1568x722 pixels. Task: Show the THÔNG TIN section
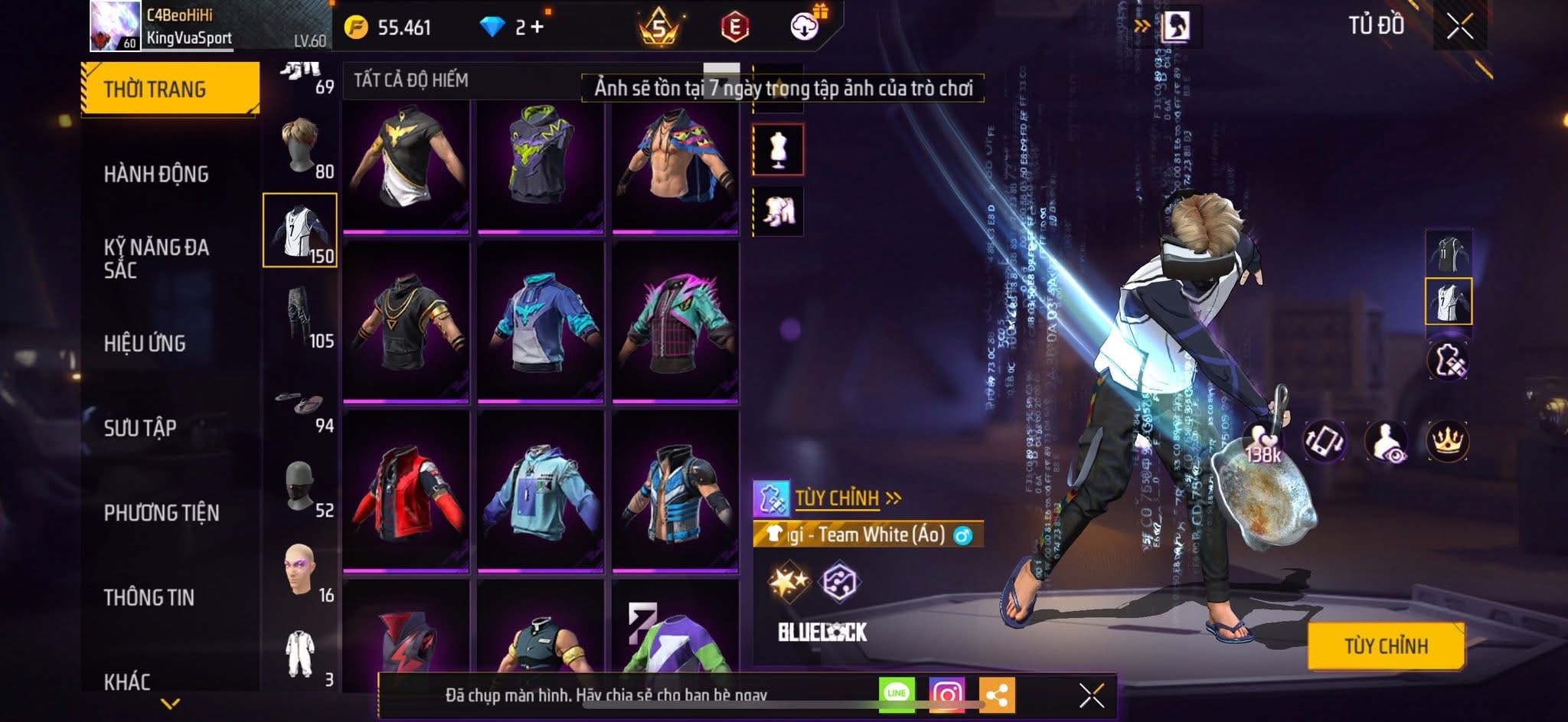coord(149,597)
